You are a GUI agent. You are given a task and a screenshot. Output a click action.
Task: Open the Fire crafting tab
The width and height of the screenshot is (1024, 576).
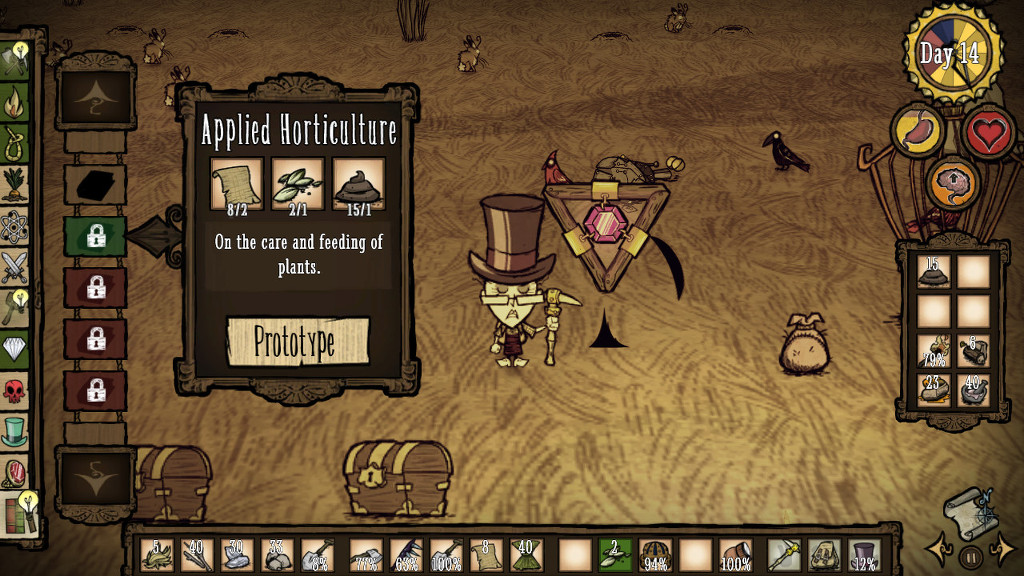tap(14, 101)
